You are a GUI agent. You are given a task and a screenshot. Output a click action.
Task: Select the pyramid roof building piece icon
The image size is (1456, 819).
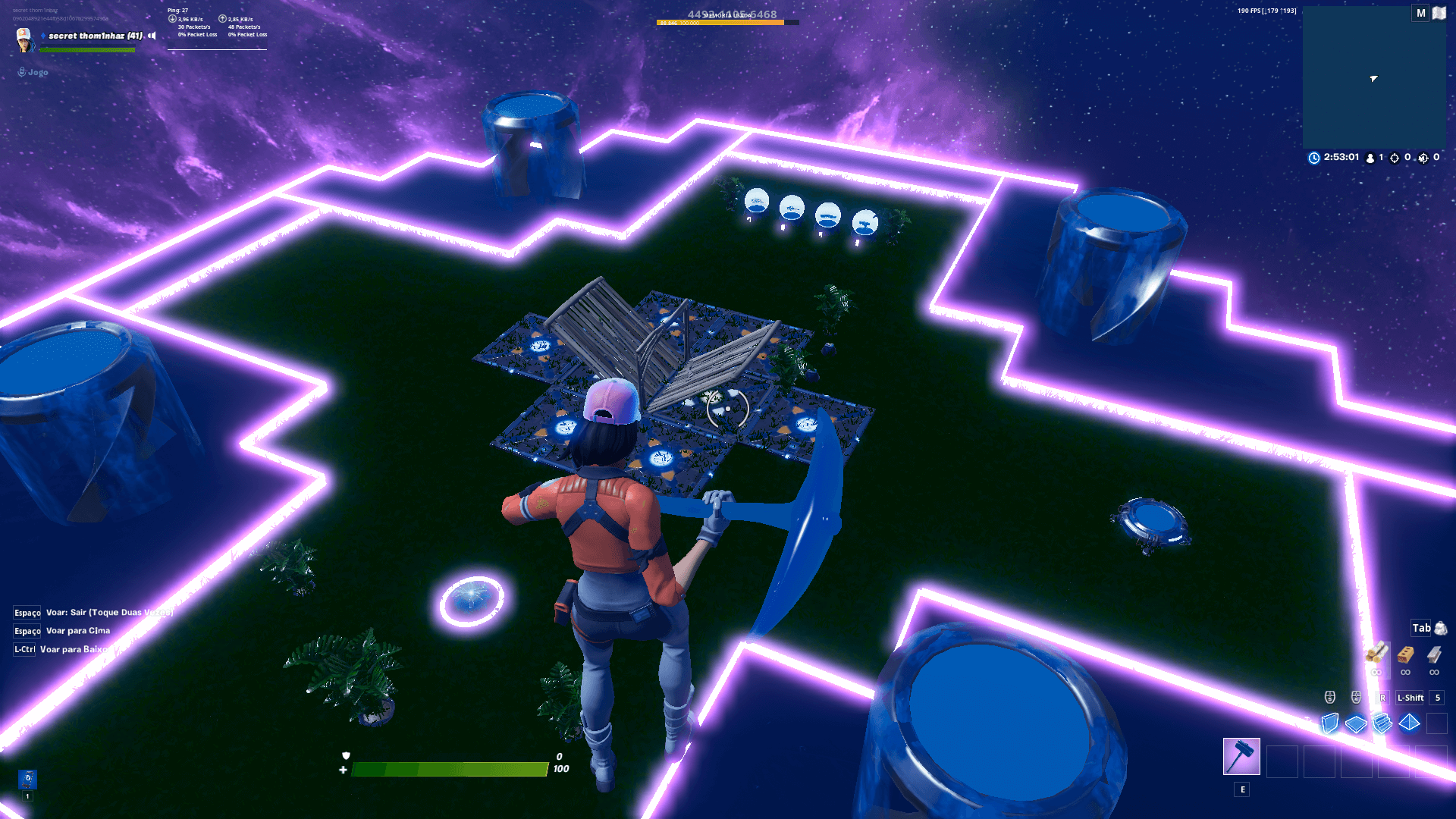click(1409, 723)
